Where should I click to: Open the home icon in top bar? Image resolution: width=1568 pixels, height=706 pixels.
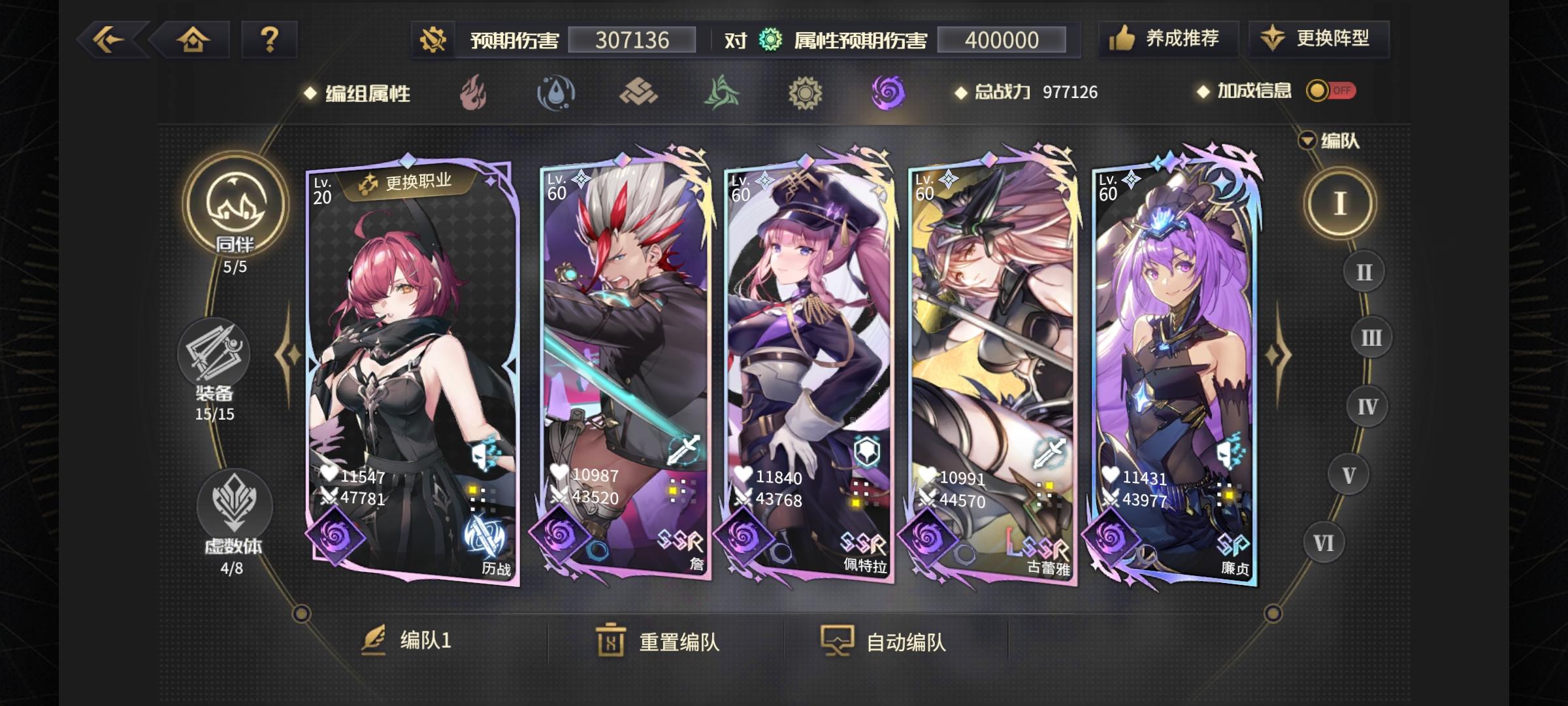coord(194,41)
